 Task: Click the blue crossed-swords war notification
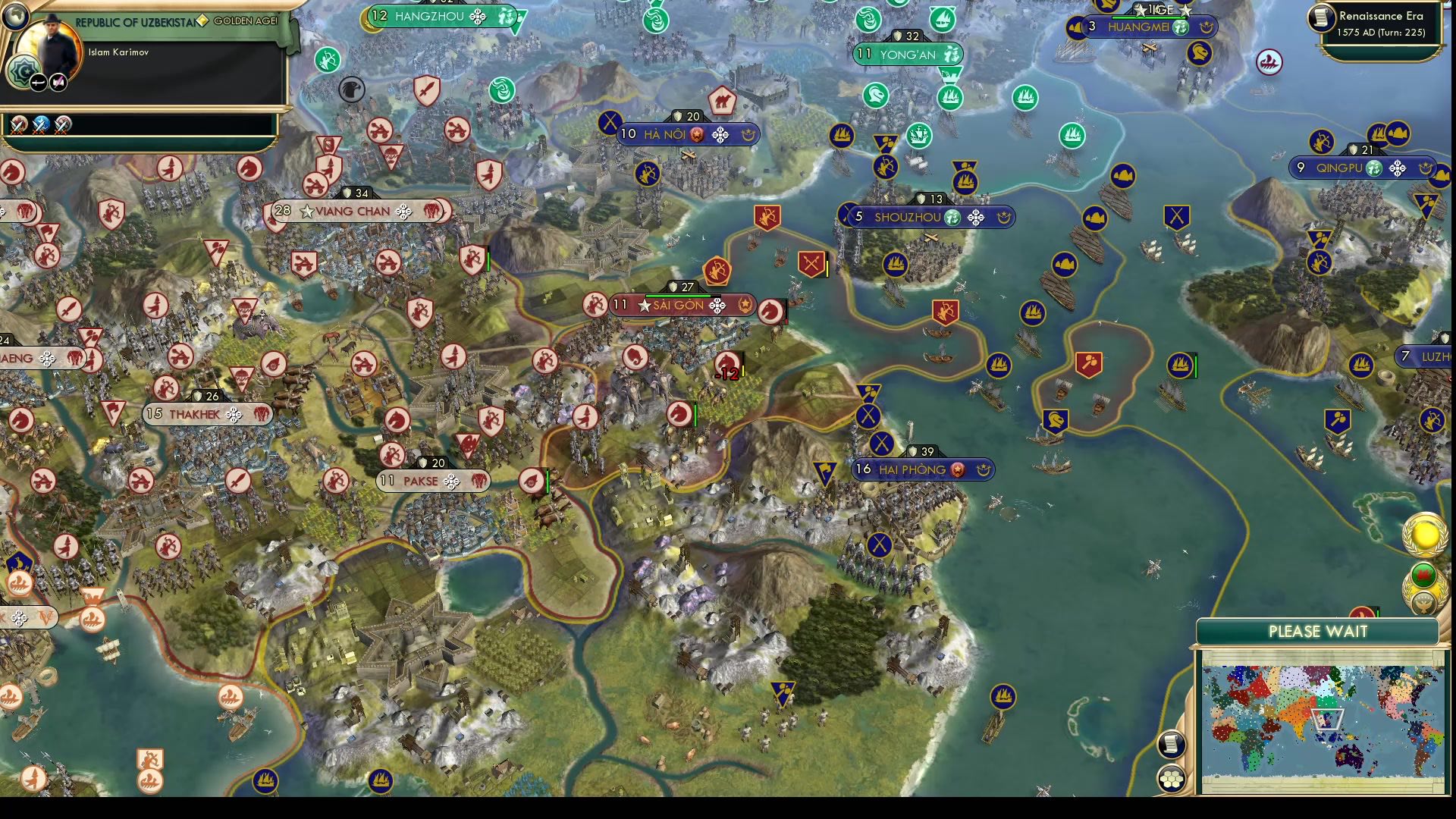click(42, 124)
